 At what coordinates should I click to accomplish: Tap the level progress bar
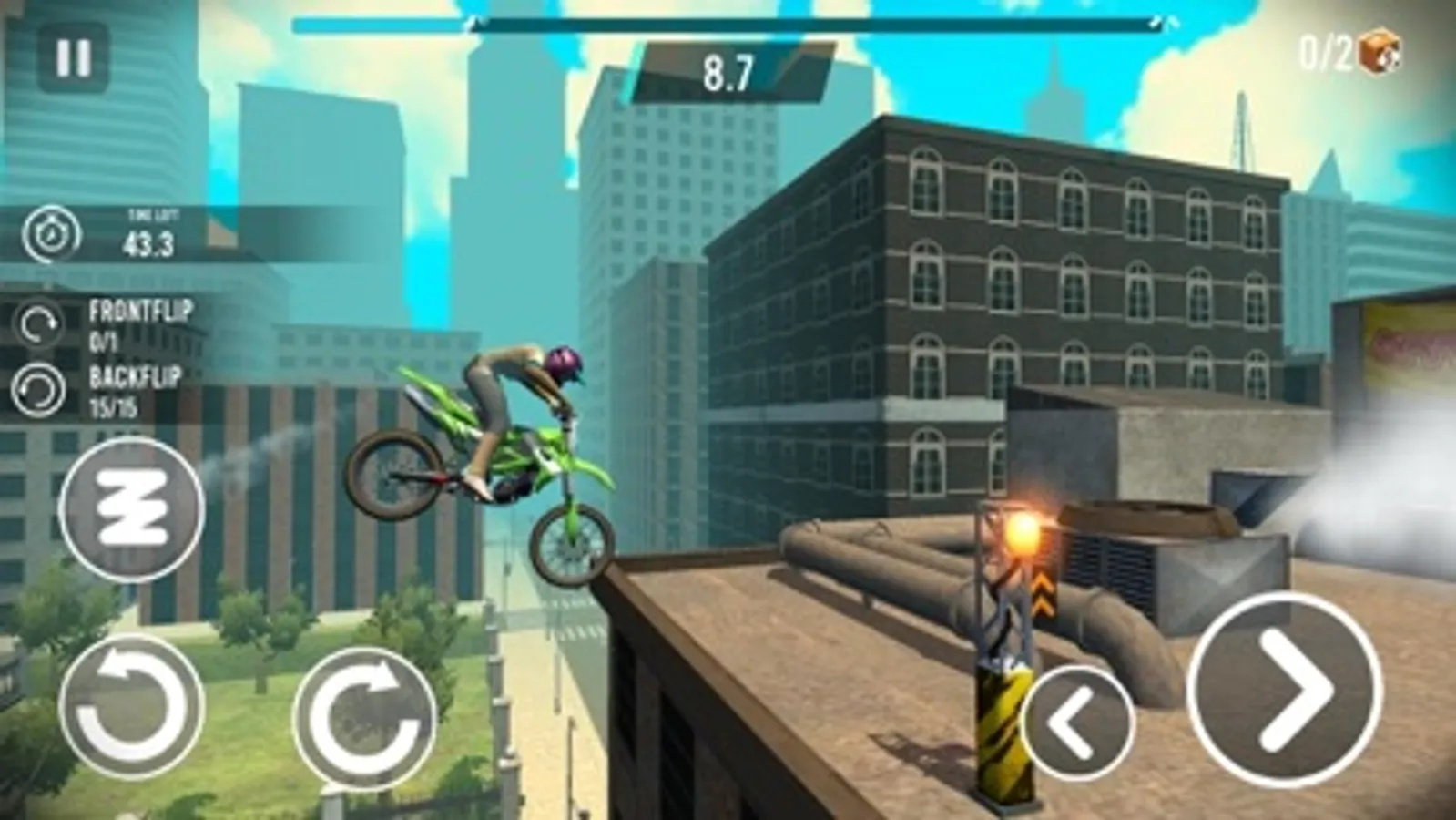(818, 25)
